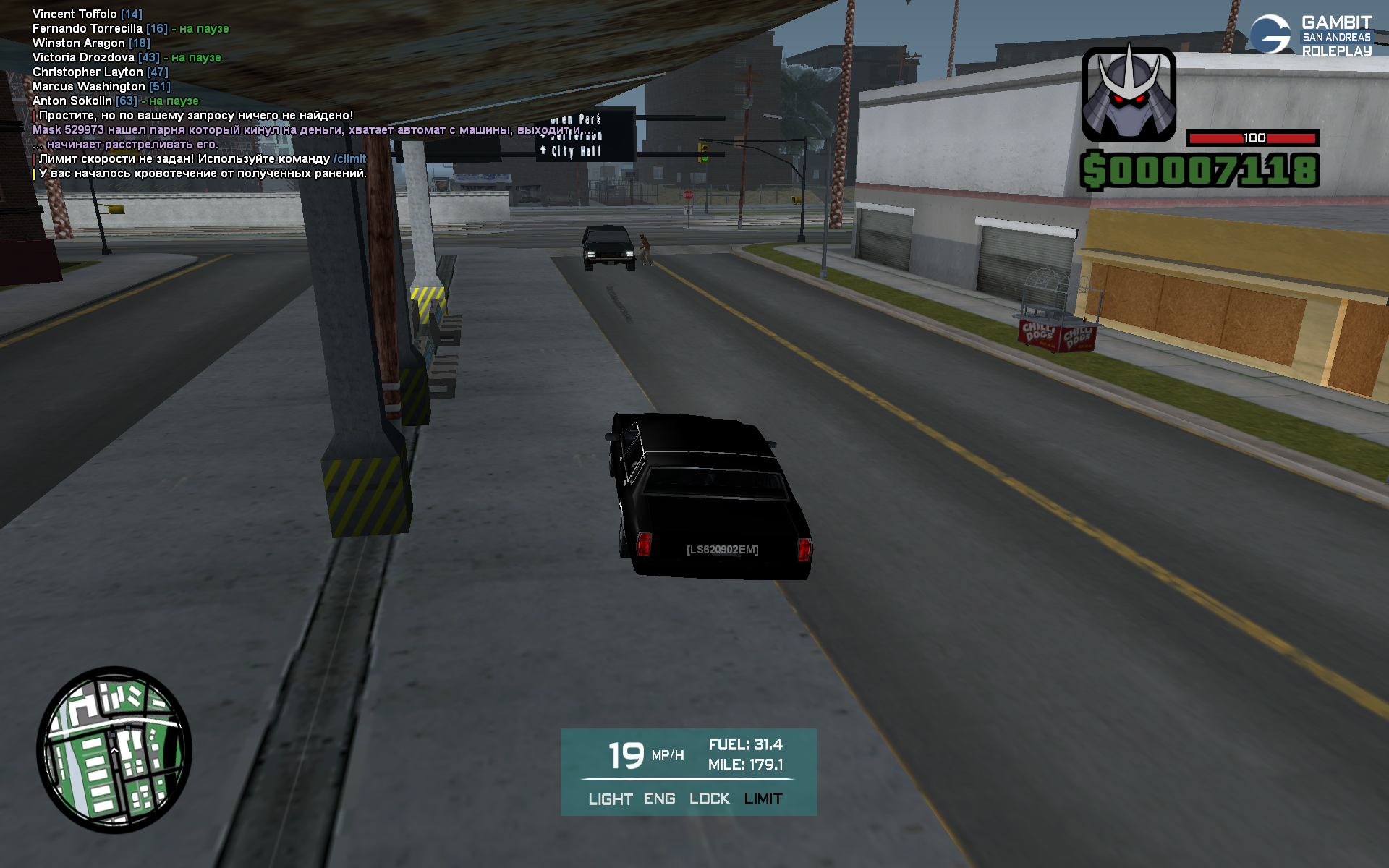Select player Fernando Torrecilla in list
The width and height of the screenshot is (1389, 868).
(87, 29)
